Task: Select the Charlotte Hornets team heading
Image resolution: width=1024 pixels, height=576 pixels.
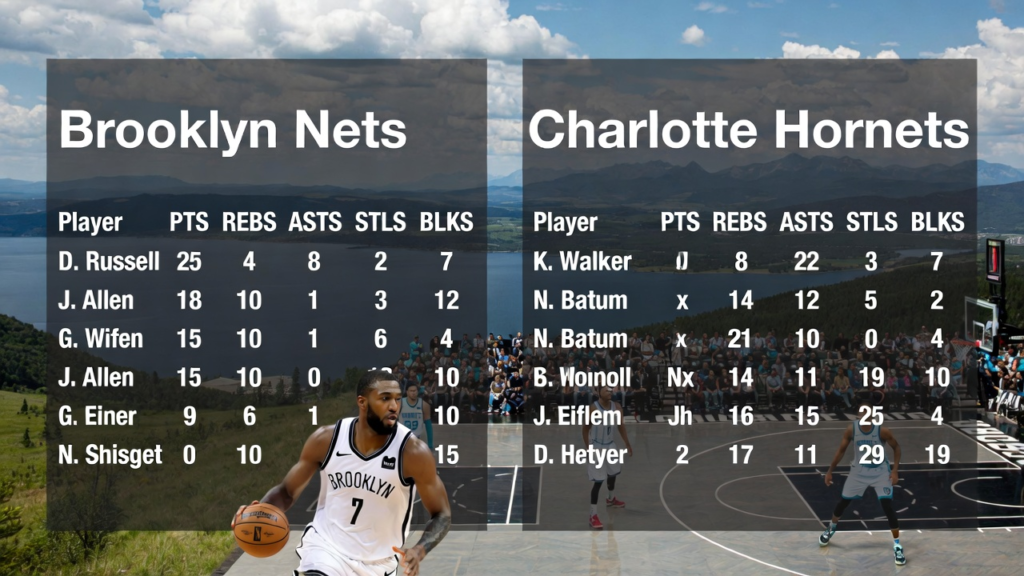Action: click(x=749, y=131)
